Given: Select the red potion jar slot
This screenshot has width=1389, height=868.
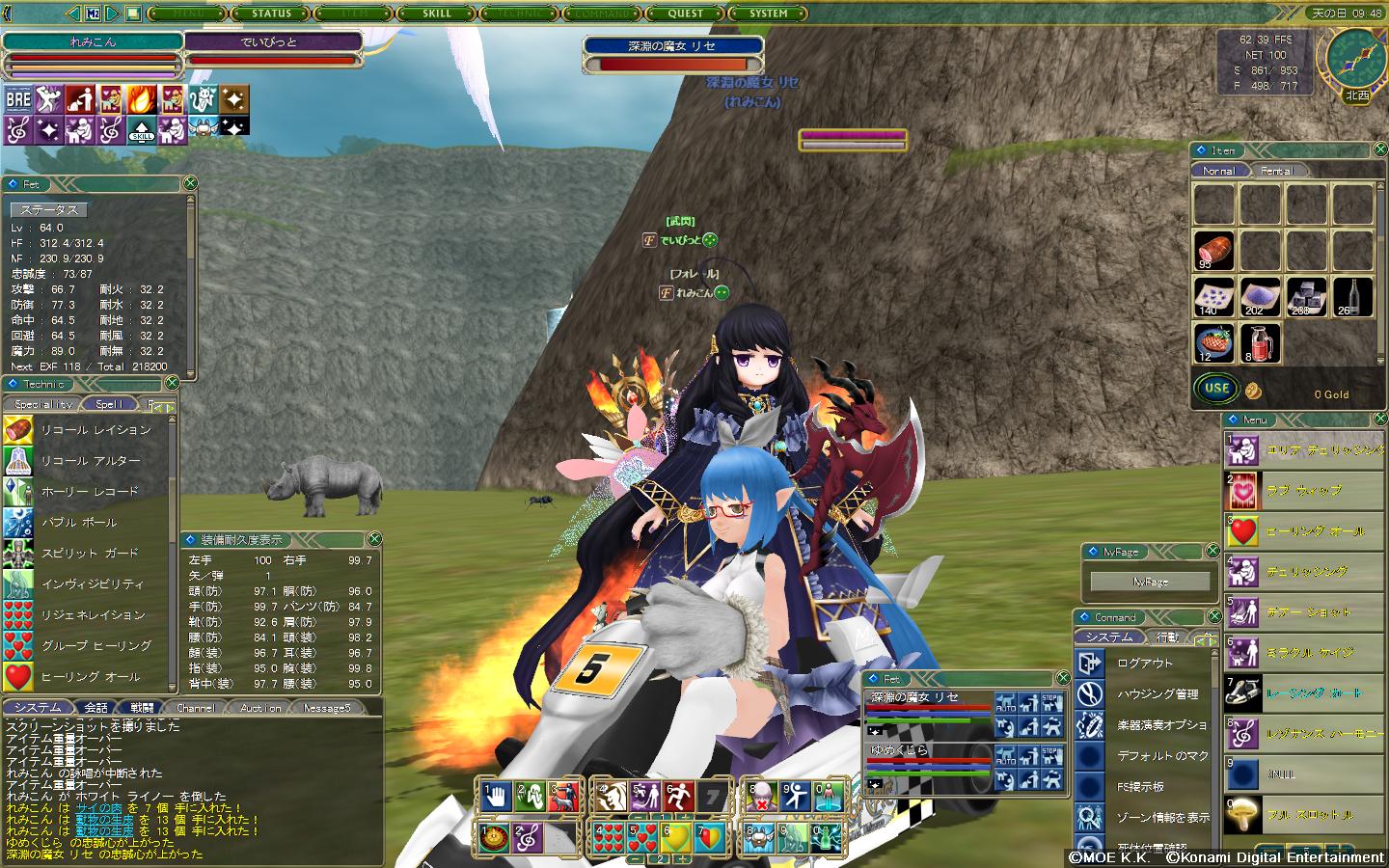Looking at the screenshot, I should coord(1260,342).
